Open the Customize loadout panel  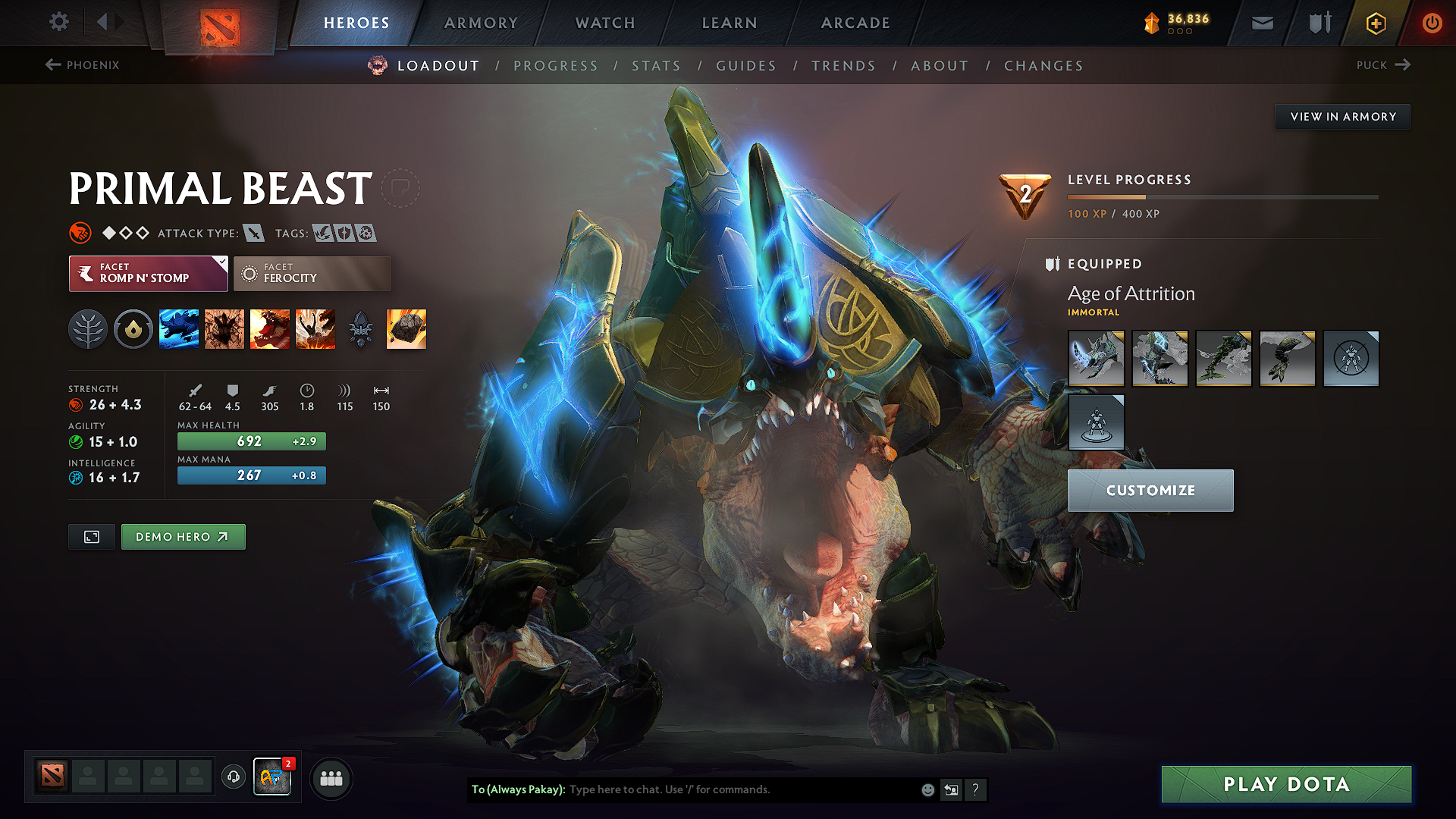1150,491
